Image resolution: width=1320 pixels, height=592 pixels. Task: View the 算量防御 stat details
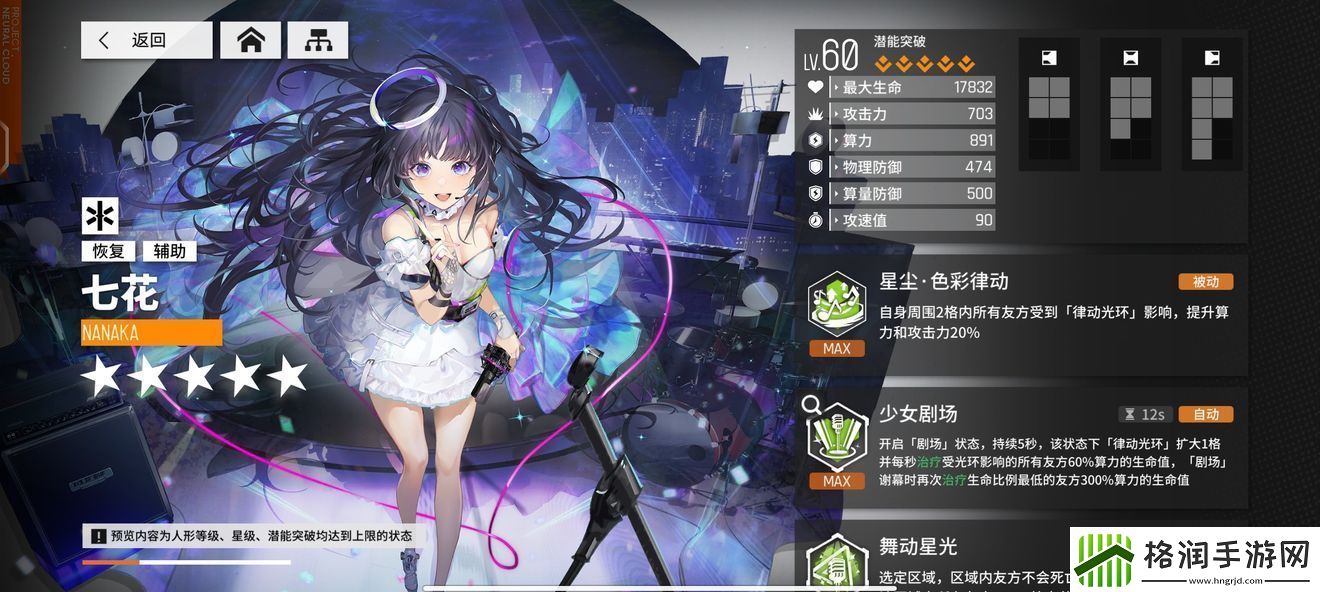911,194
